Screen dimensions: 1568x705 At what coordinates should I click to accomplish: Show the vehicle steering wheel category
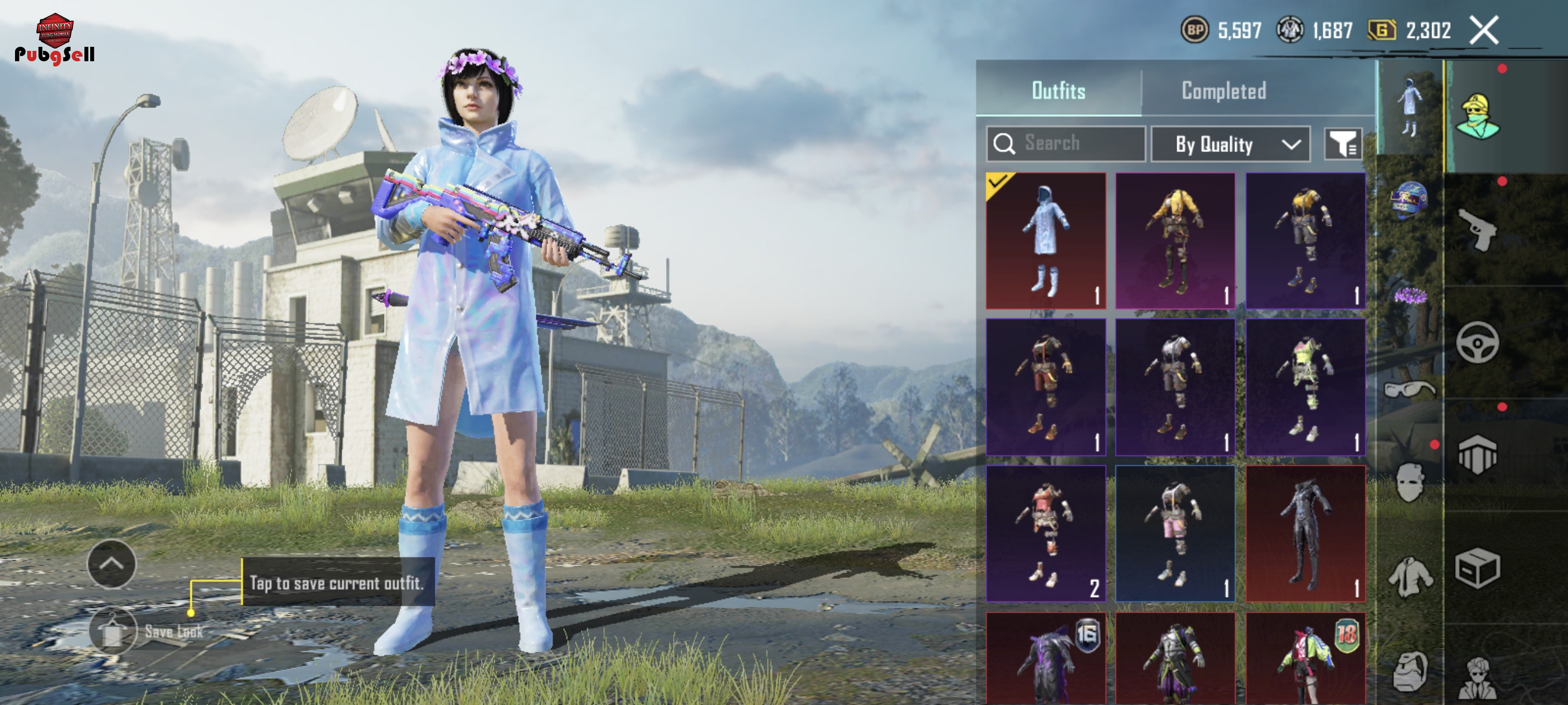(x=1478, y=343)
